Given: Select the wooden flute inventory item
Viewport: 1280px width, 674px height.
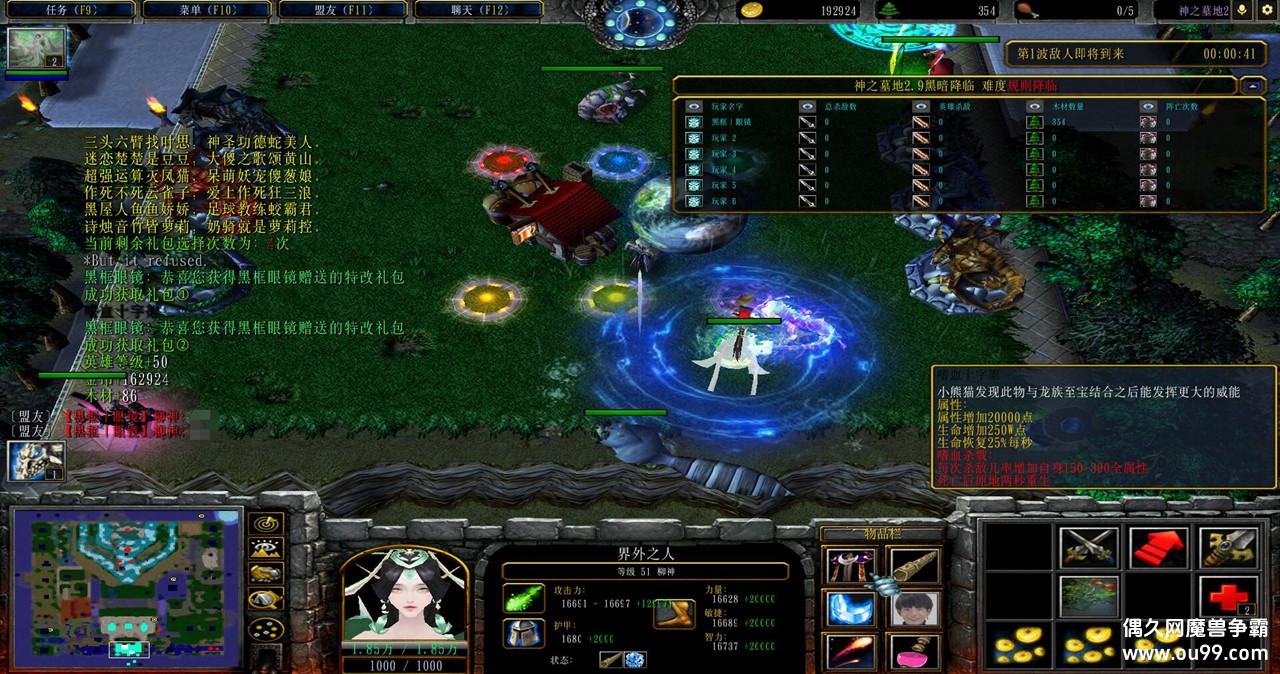Looking at the screenshot, I should 914,566.
